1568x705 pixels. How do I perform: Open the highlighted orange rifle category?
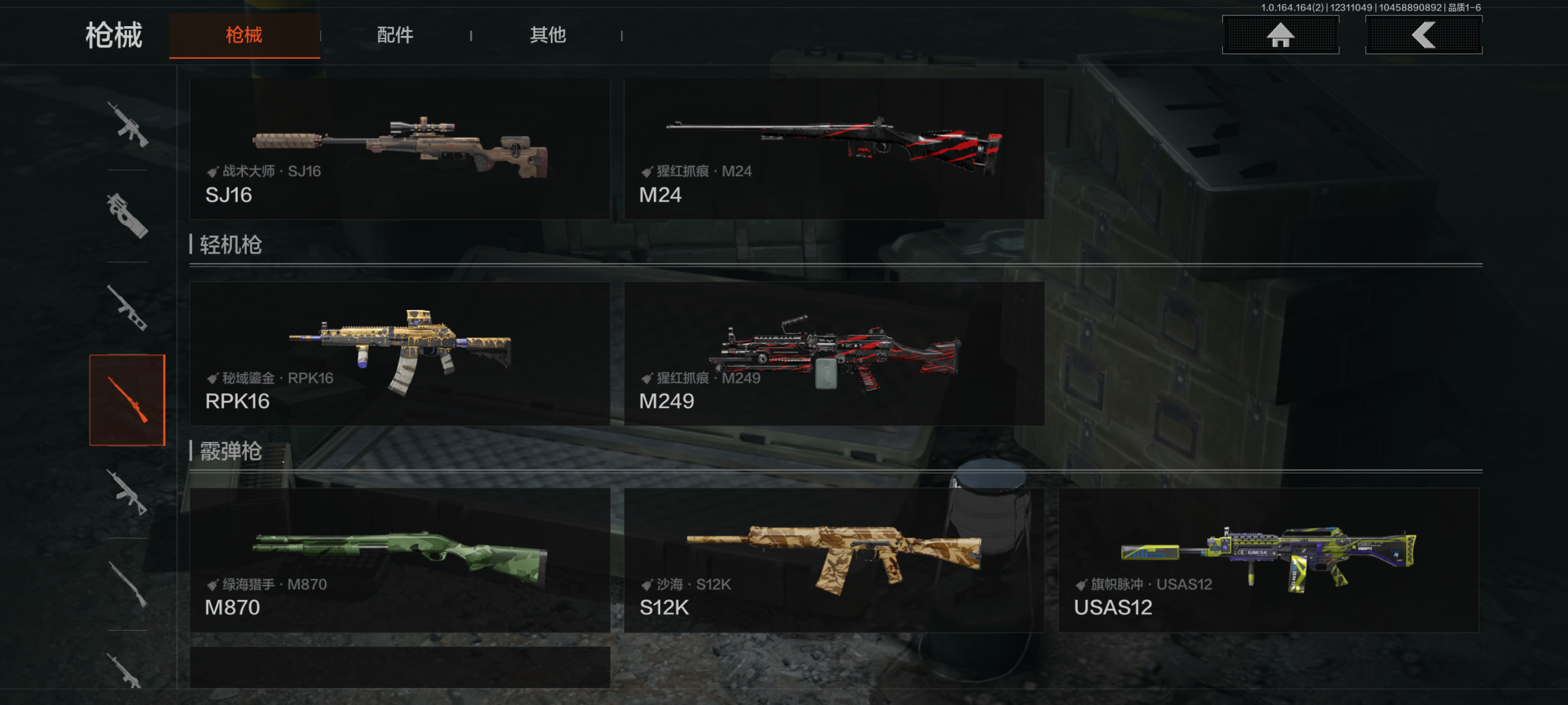(127, 400)
